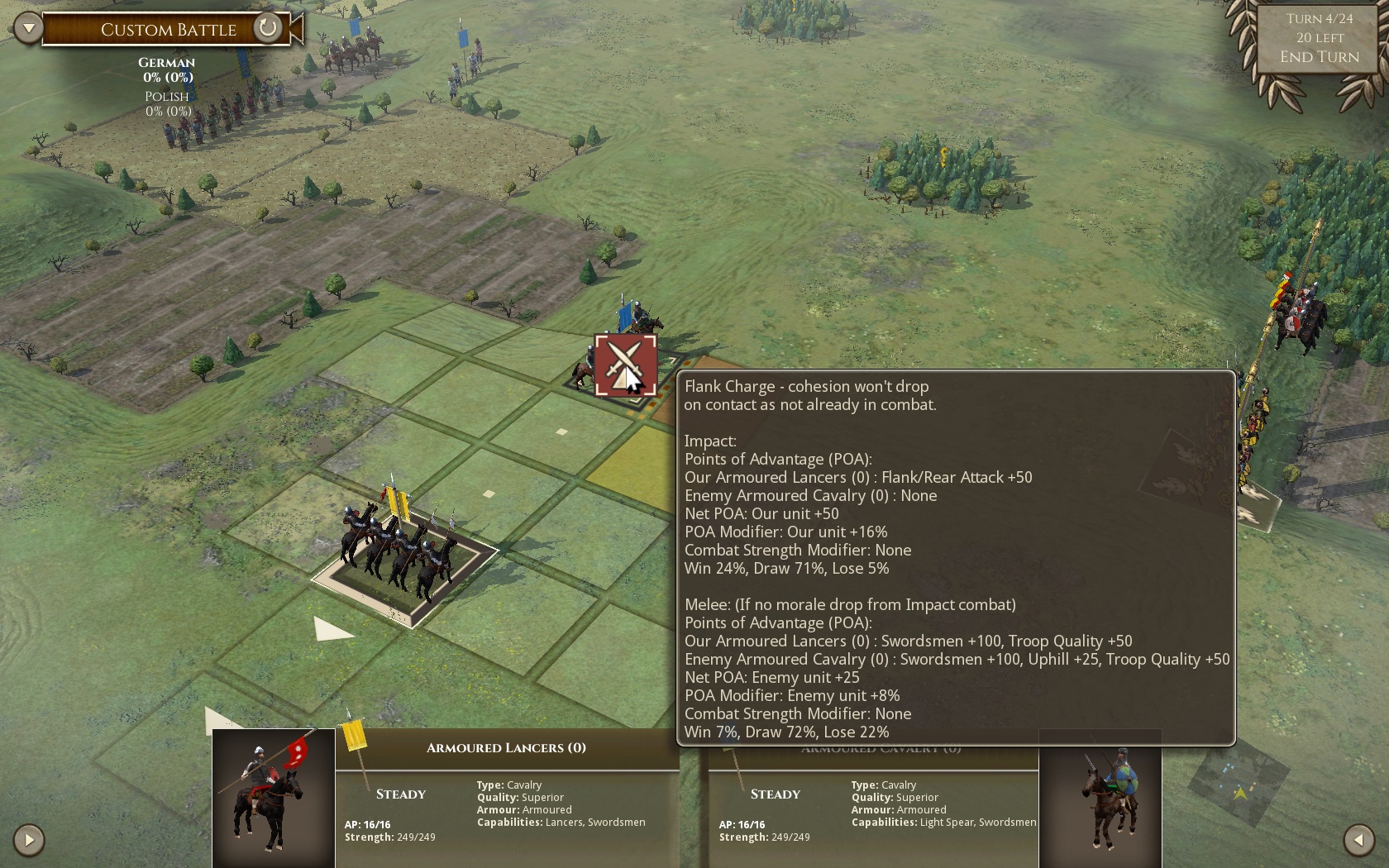Click the round left-arrow button at bottom-right
Image resolution: width=1389 pixels, height=868 pixels.
click(1358, 840)
